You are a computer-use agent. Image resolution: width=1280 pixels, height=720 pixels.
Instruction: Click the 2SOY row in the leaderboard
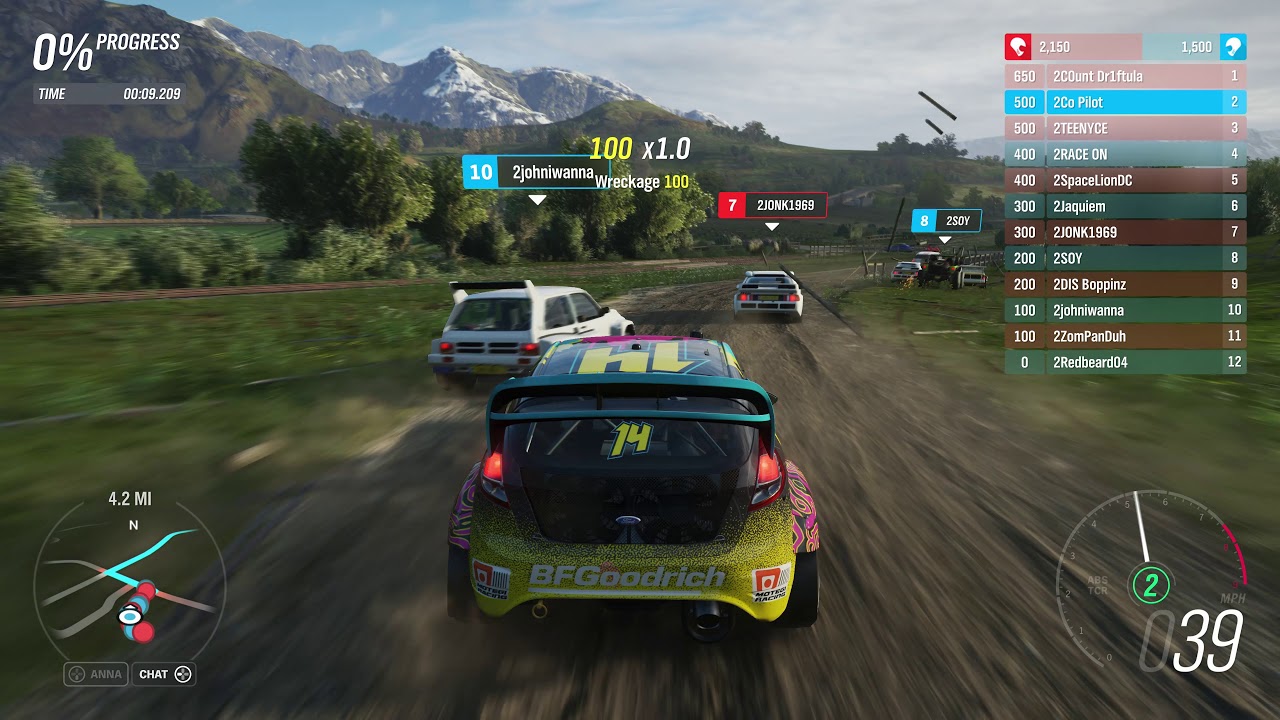point(1125,258)
